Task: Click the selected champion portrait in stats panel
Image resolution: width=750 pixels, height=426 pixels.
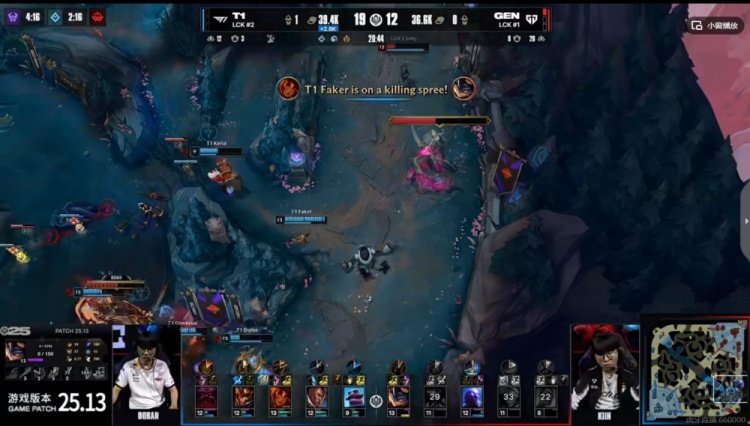Action: click(16, 353)
